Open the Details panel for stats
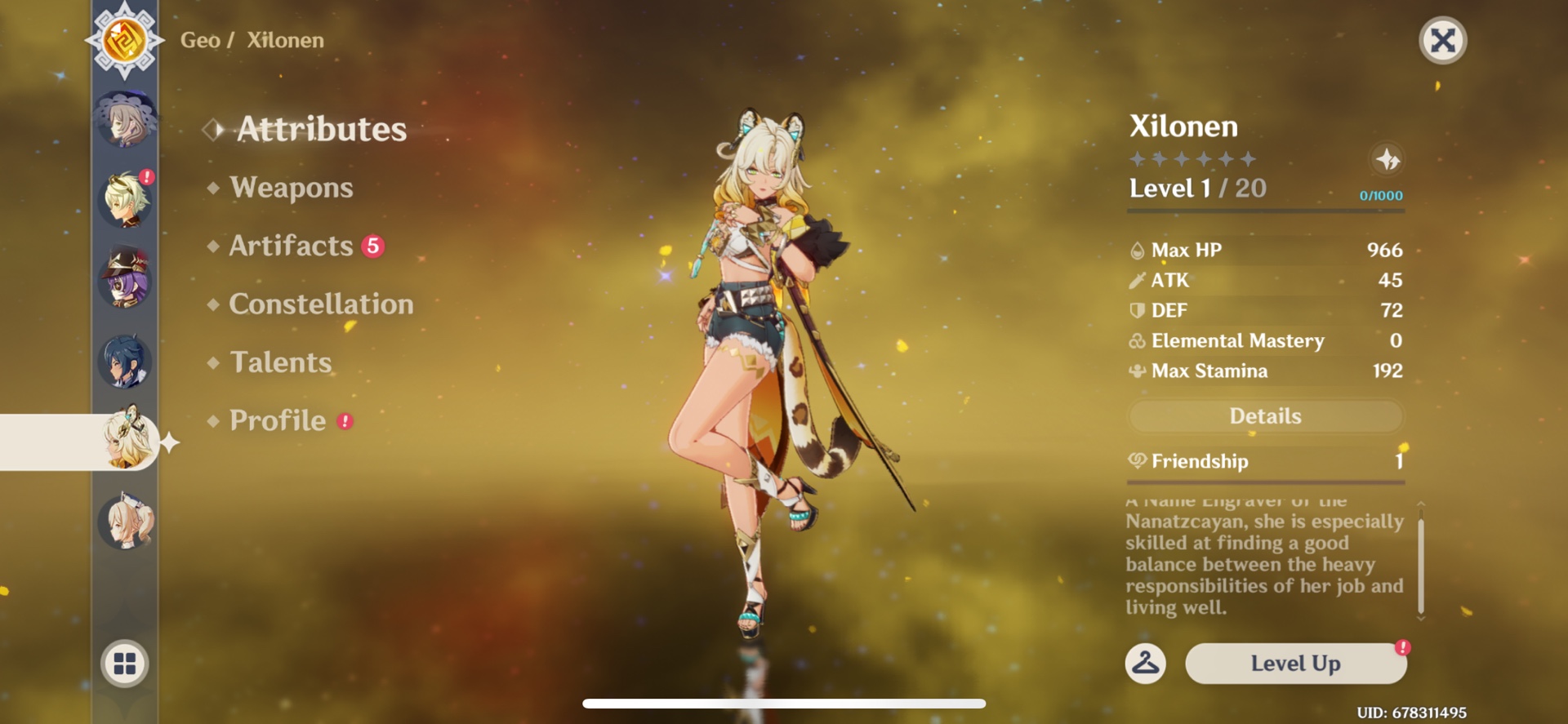The image size is (1568, 724). tap(1266, 416)
